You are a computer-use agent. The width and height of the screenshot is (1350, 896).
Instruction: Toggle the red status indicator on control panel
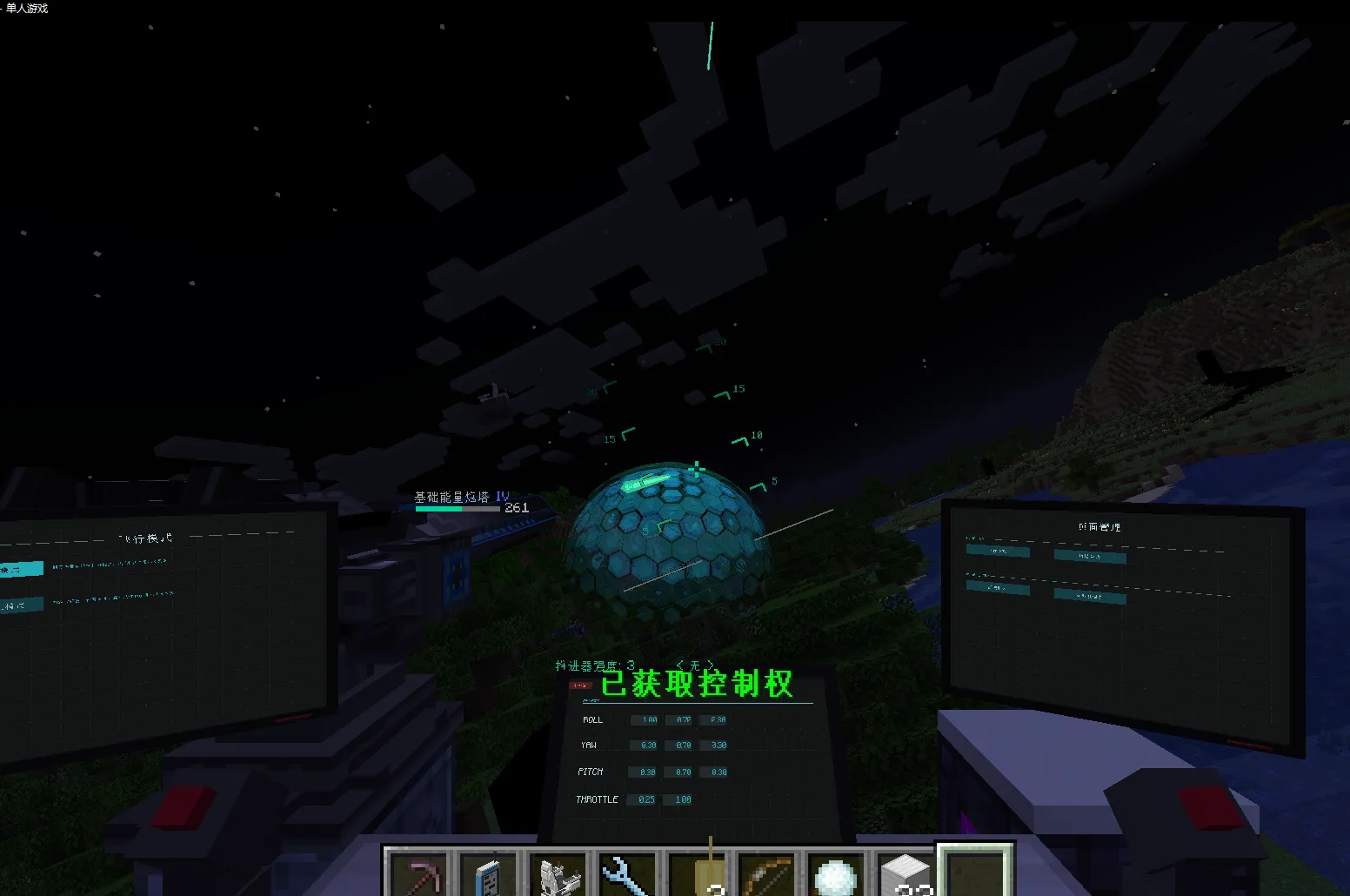[581, 685]
